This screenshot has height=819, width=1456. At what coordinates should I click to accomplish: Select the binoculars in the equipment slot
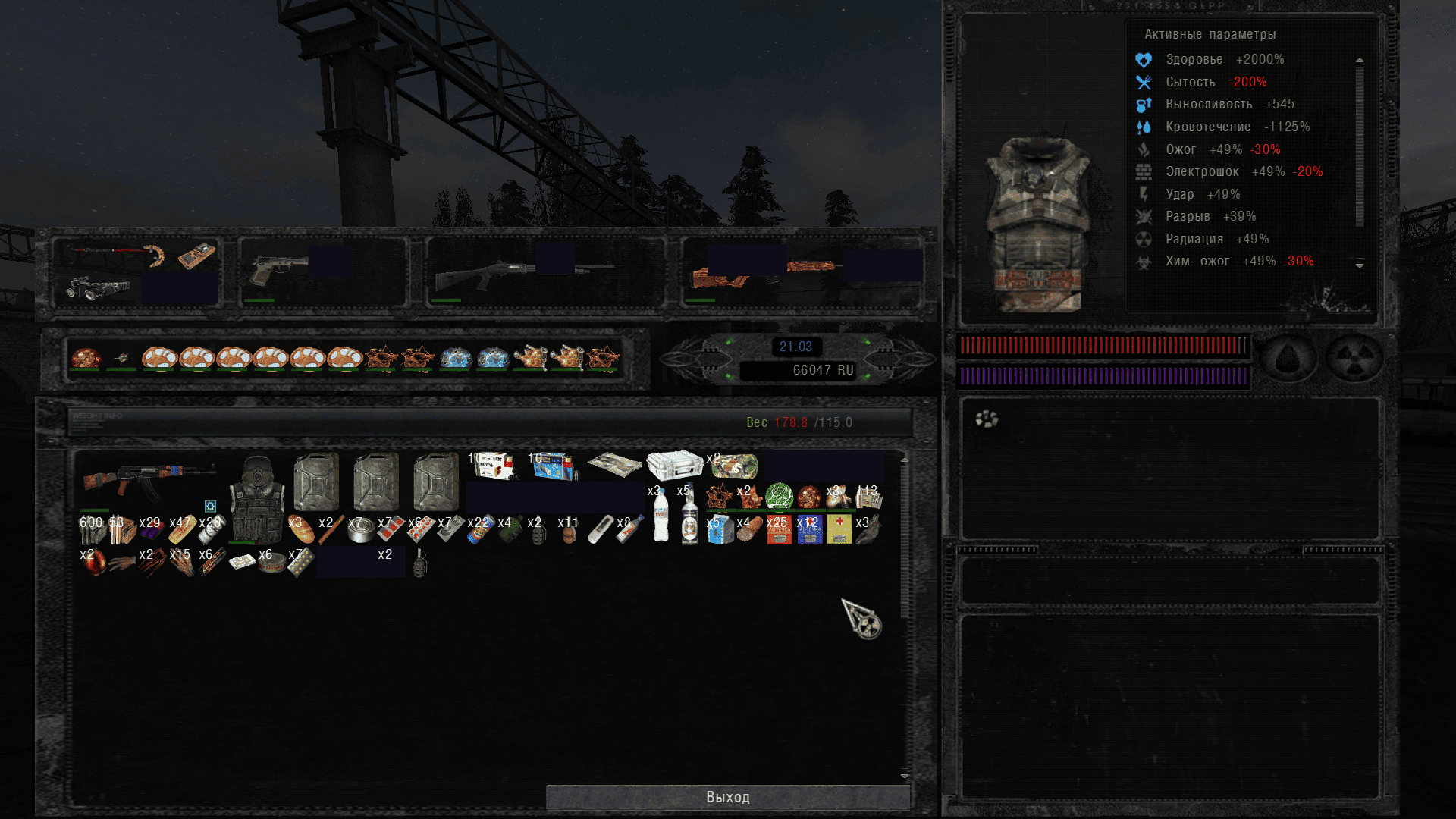97,288
